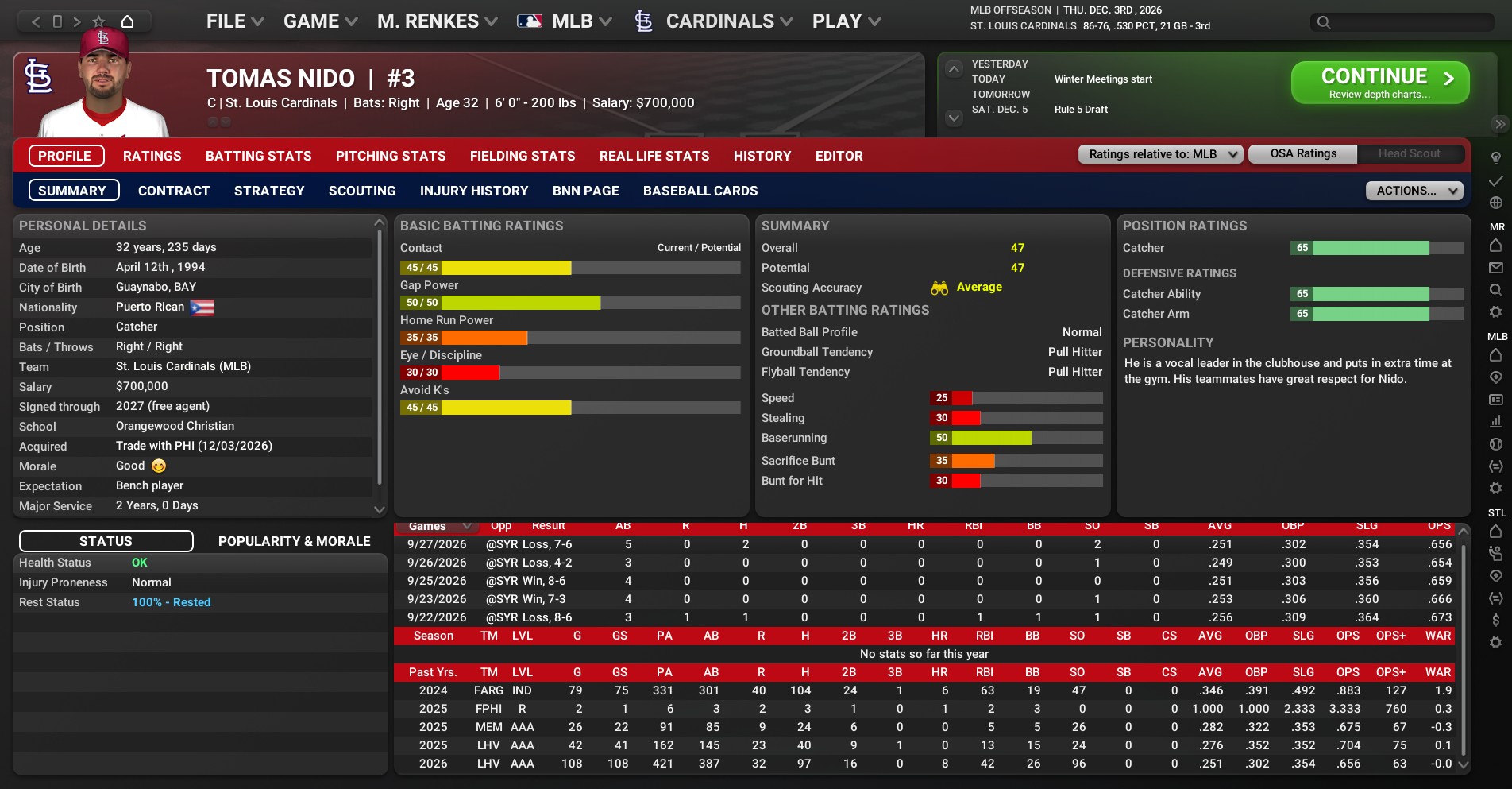Open the Ratings relative to MLB dropdown
This screenshot has height=789, width=1512.
coord(1160,154)
